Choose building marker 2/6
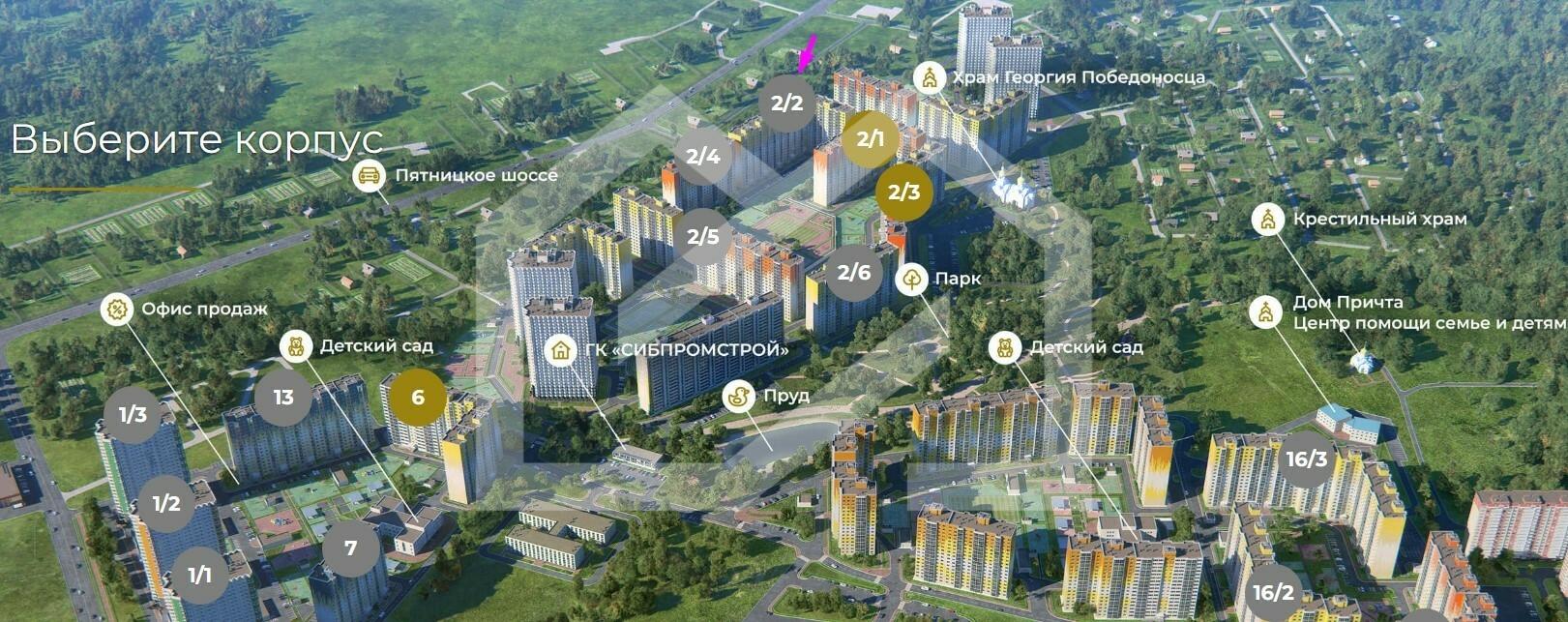The height and width of the screenshot is (622, 1568). click(854, 272)
